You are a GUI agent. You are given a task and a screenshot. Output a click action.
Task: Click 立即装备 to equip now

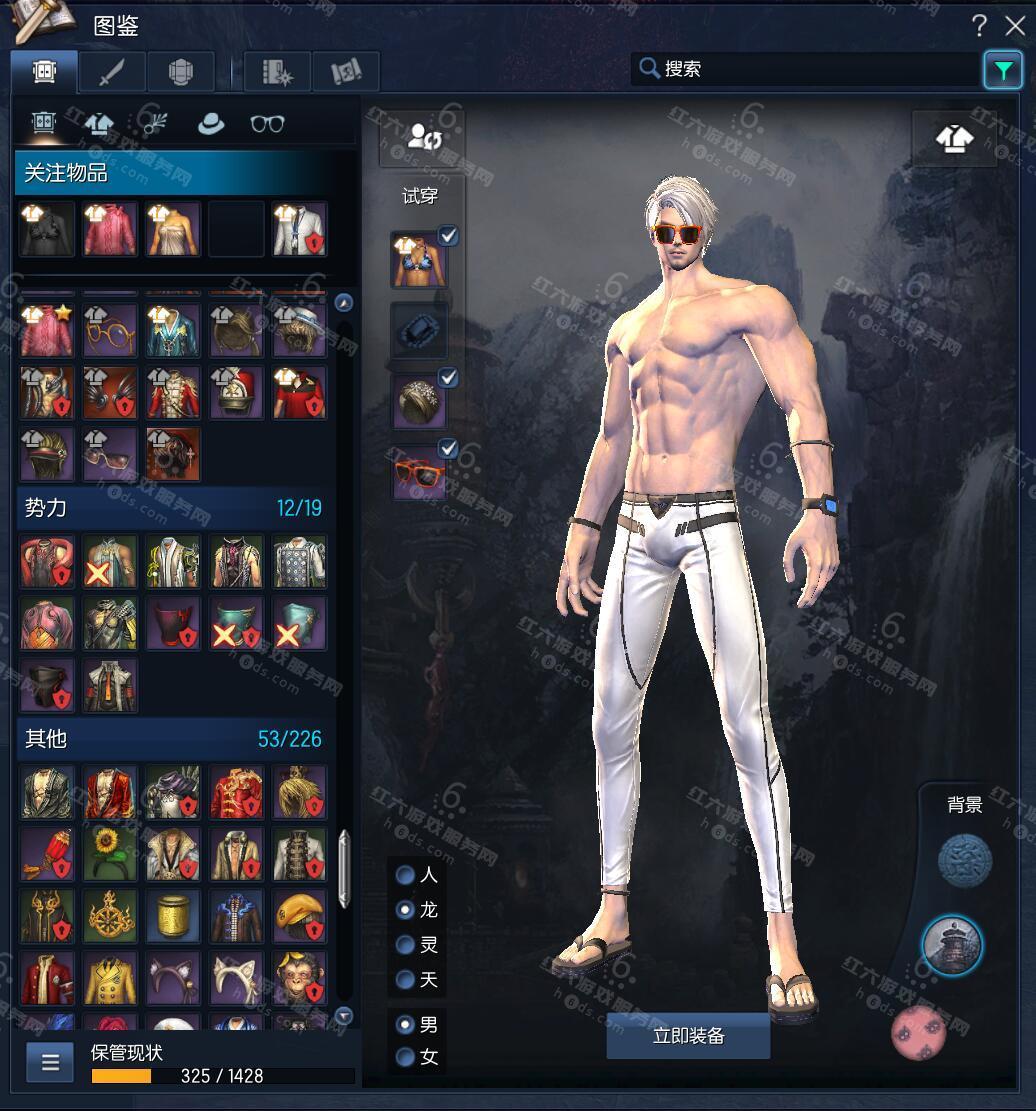[x=688, y=1036]
